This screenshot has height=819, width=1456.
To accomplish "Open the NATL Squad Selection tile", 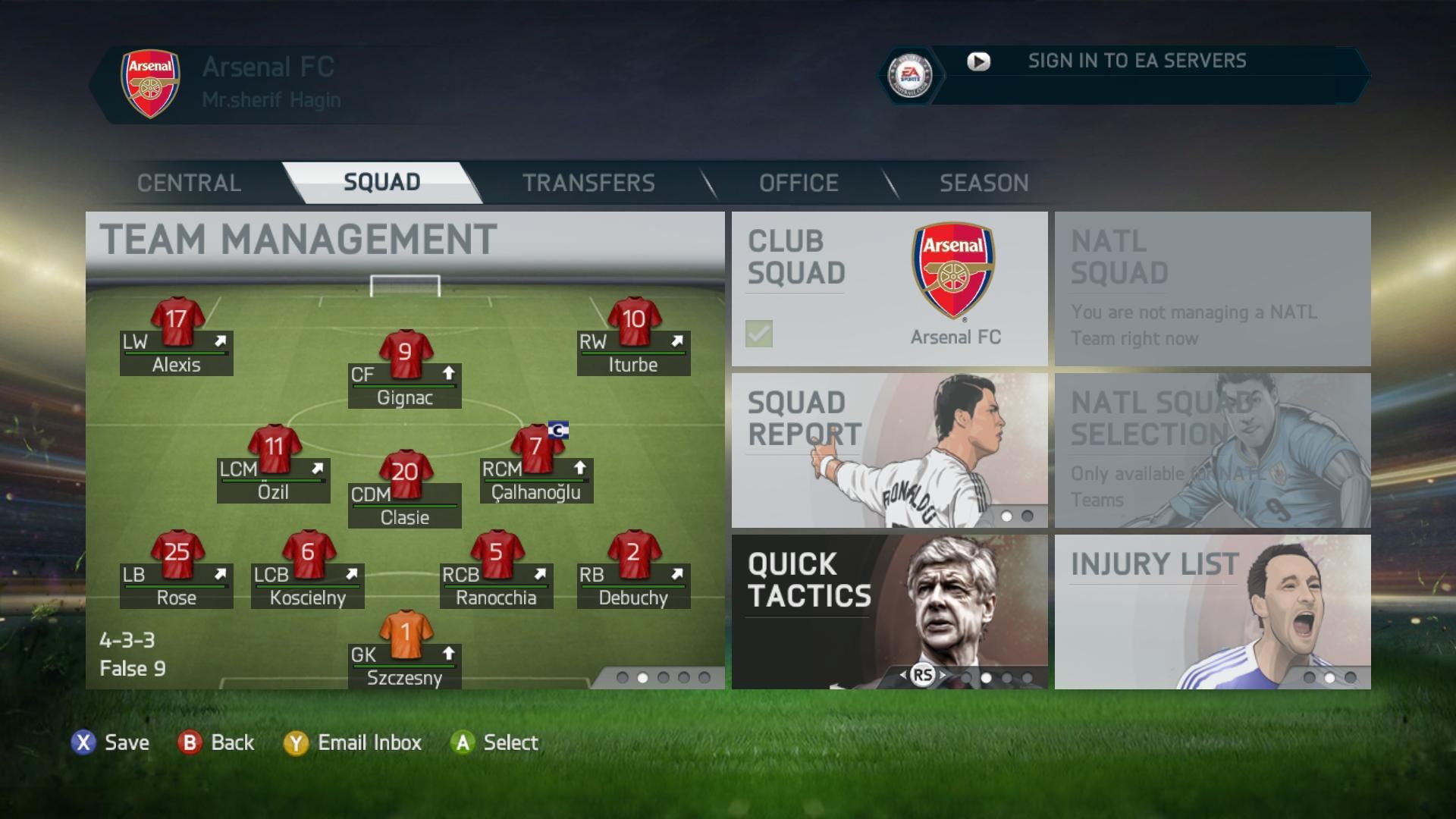I will (1212, 450).
